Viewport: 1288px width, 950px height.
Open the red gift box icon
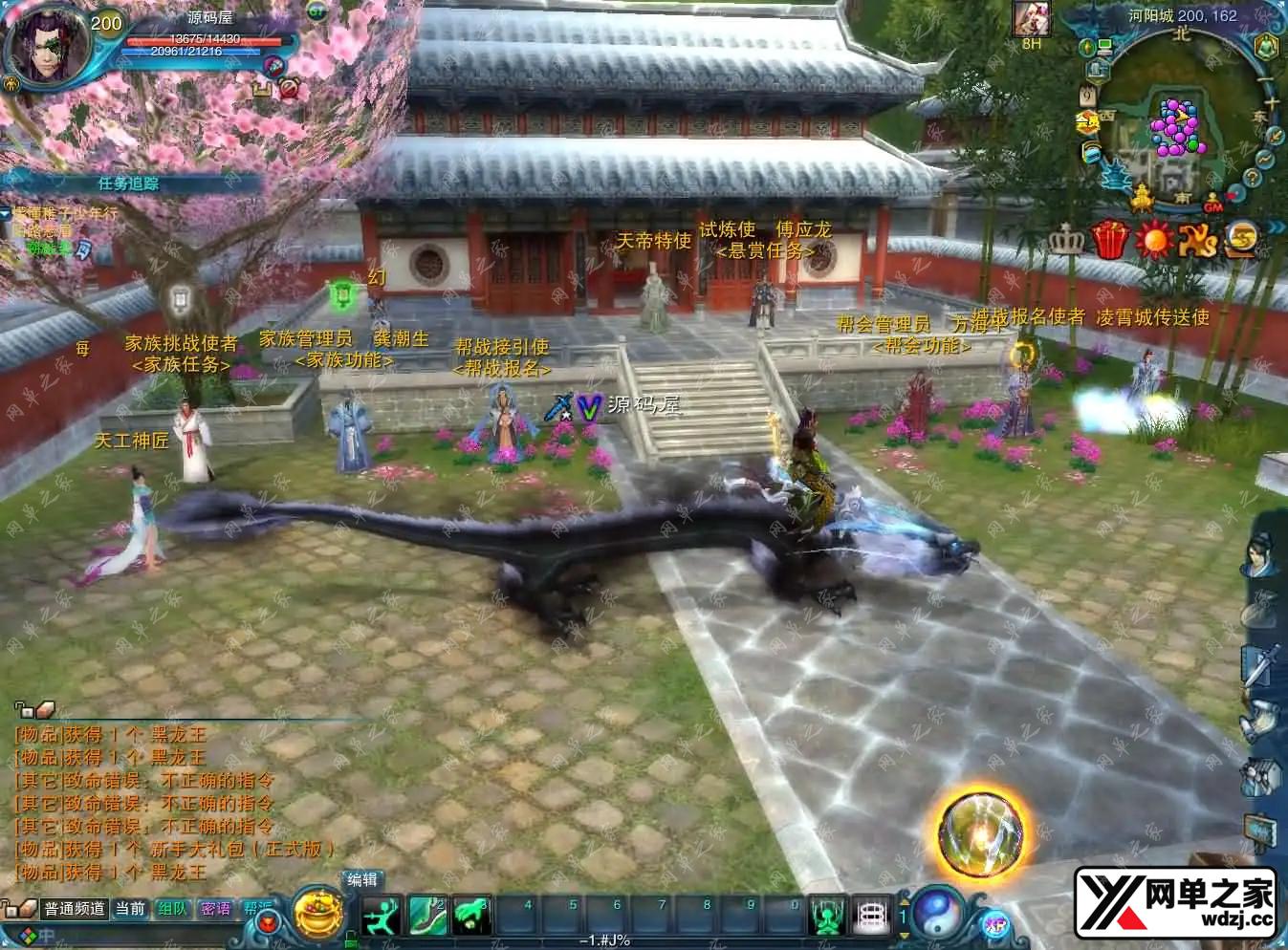[x=1109, y=239]
